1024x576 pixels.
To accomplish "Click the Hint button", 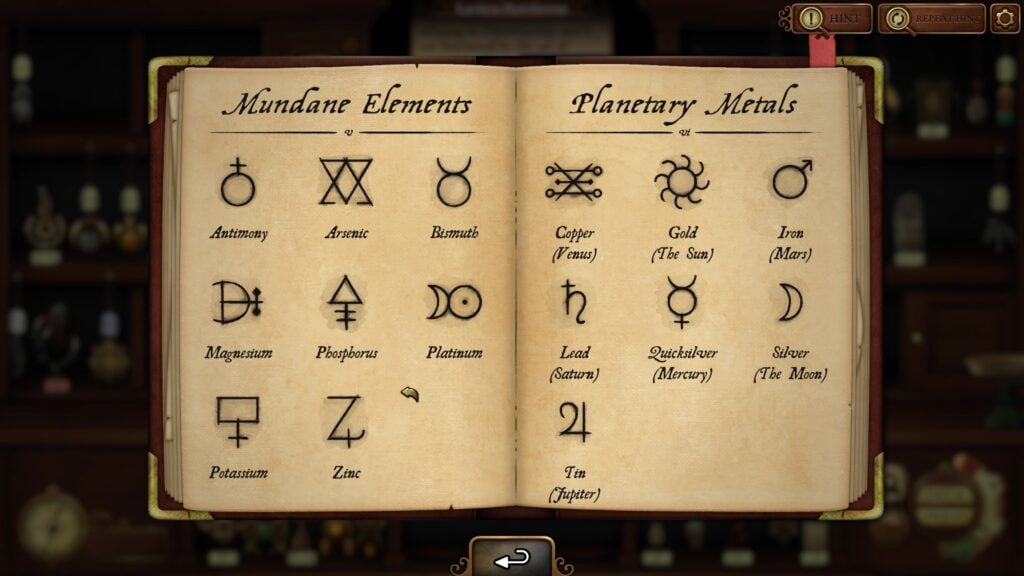I will (831, 18).
